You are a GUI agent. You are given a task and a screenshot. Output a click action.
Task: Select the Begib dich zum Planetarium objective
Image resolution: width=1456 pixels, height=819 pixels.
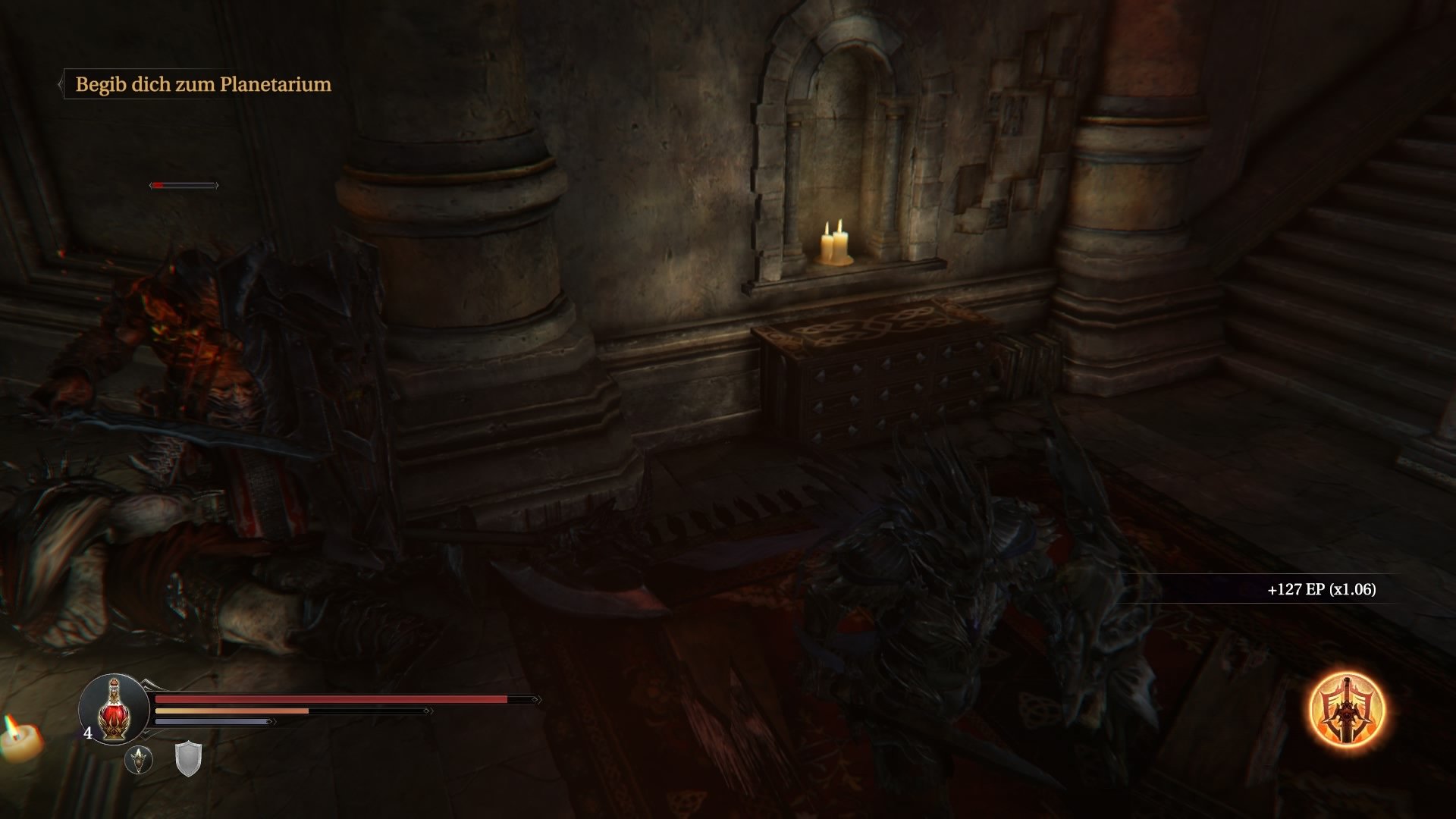tap(203, 85)
